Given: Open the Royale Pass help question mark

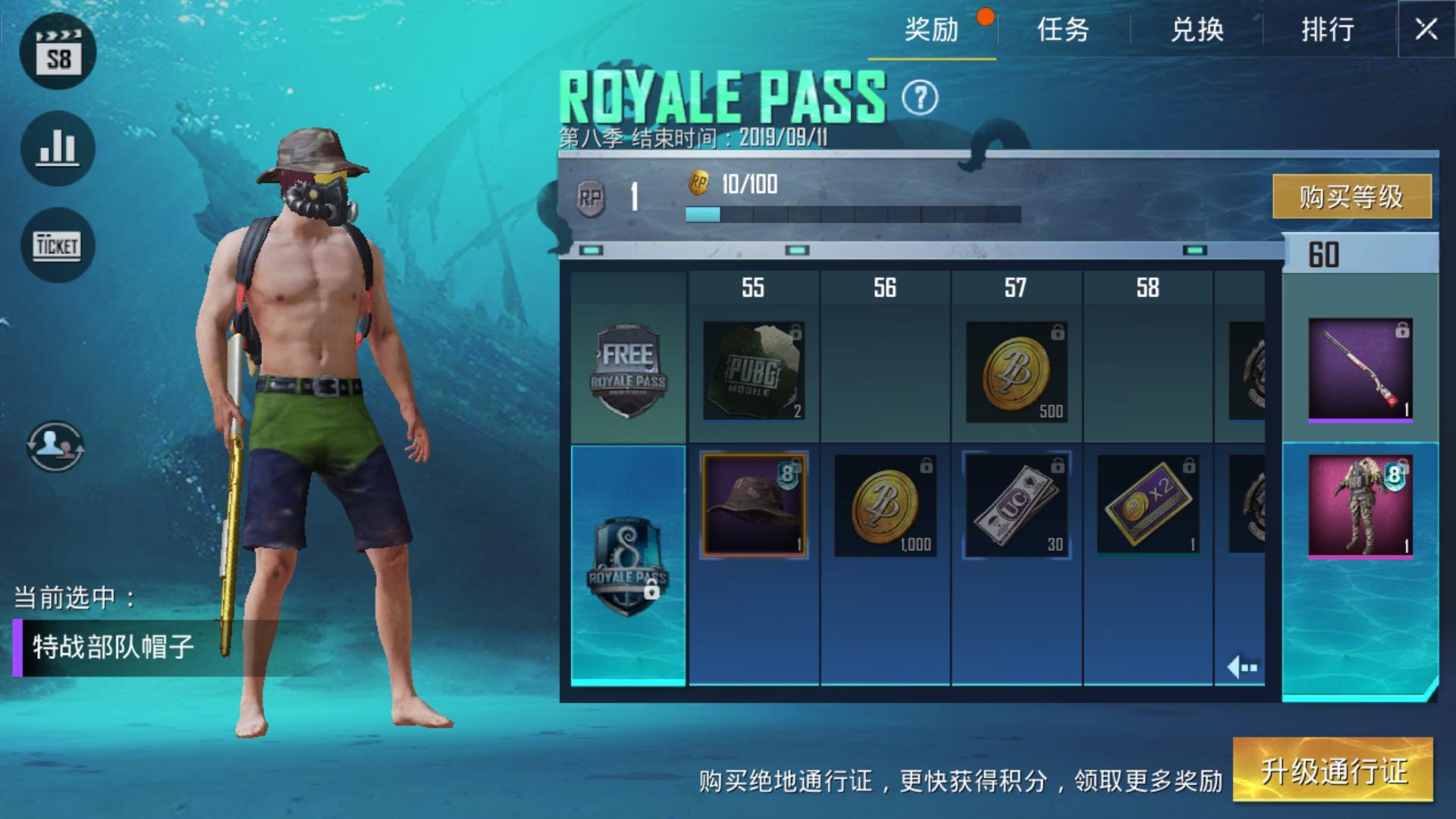Looking at the screenshot, I should tap(920, 98).
